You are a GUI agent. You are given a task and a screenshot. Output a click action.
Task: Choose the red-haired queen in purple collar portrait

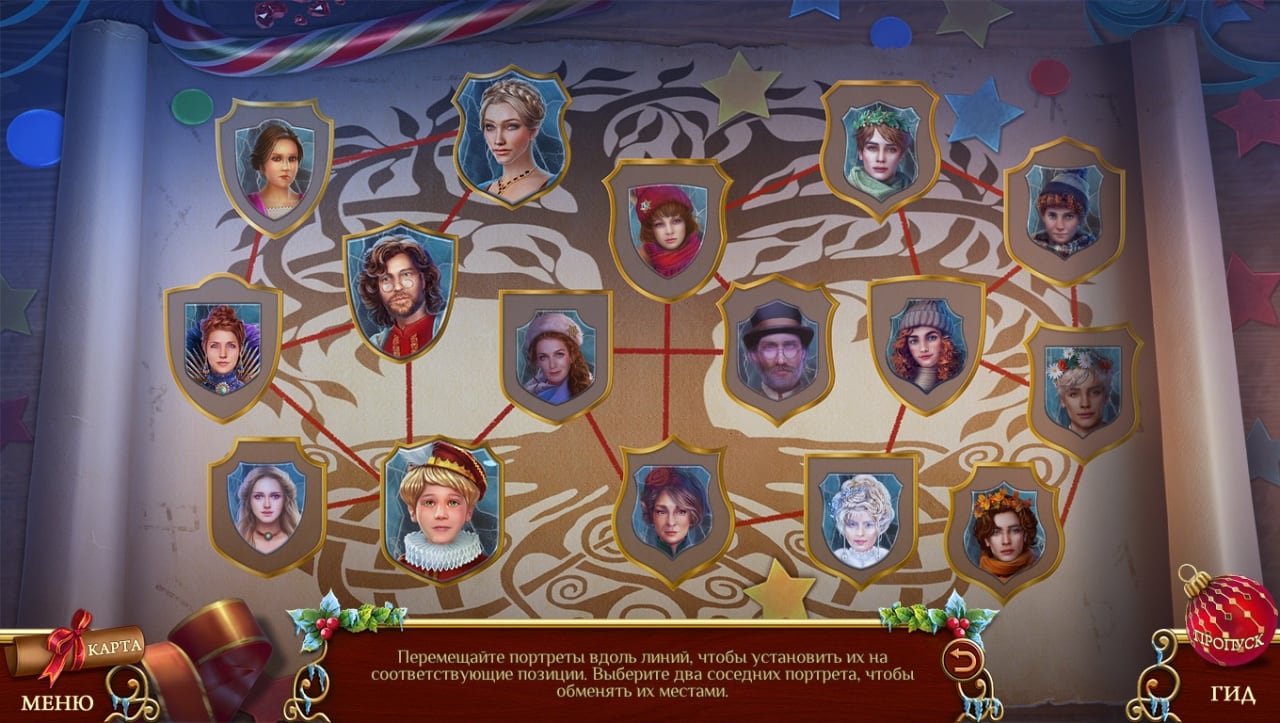pos(223,347)
